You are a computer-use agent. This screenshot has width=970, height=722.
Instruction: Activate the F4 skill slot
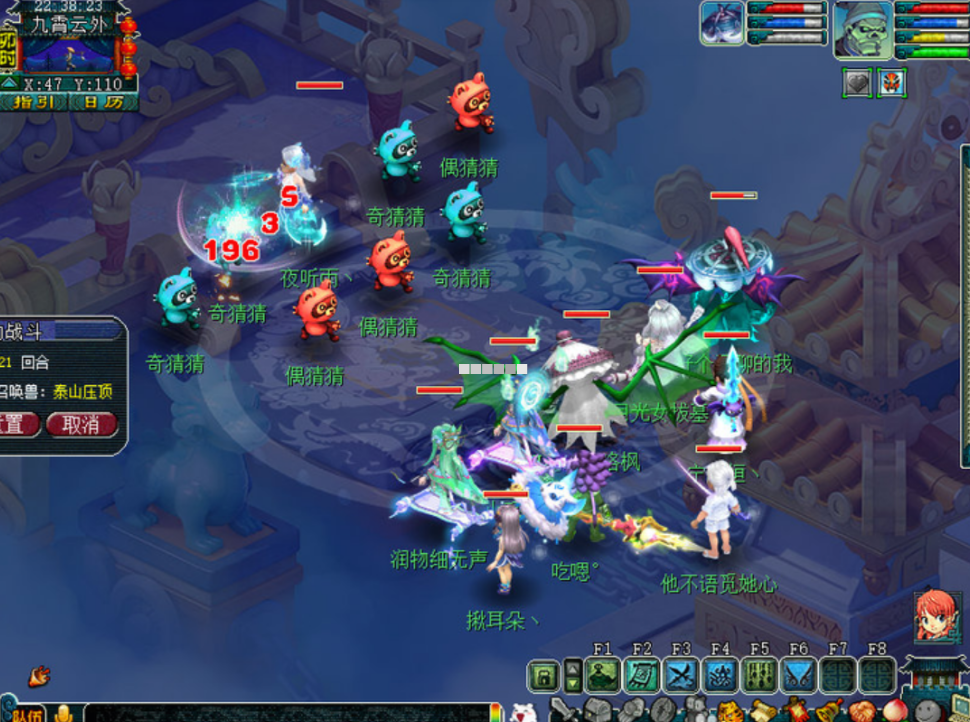click(x=720, y=676)
